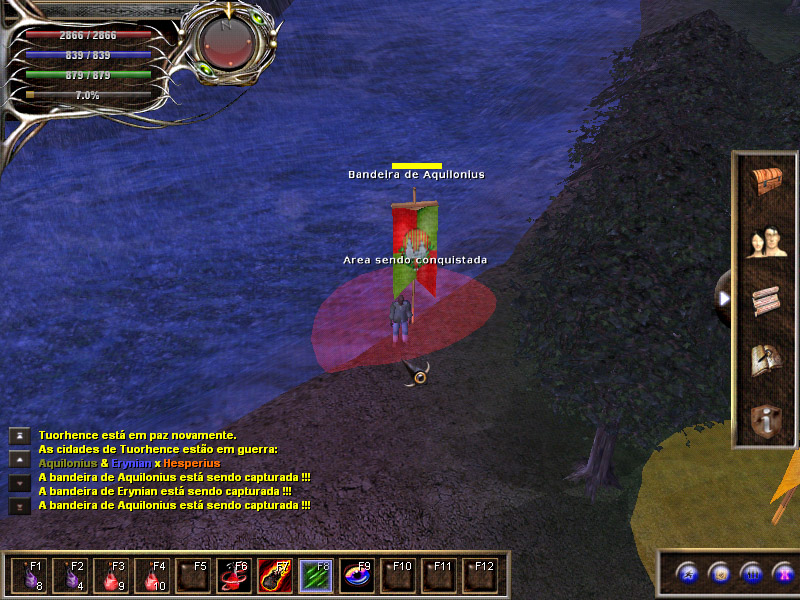The image size is (800, 600).
Task: Use the purple potion in slot F1
Action: [x=29, y=577]
